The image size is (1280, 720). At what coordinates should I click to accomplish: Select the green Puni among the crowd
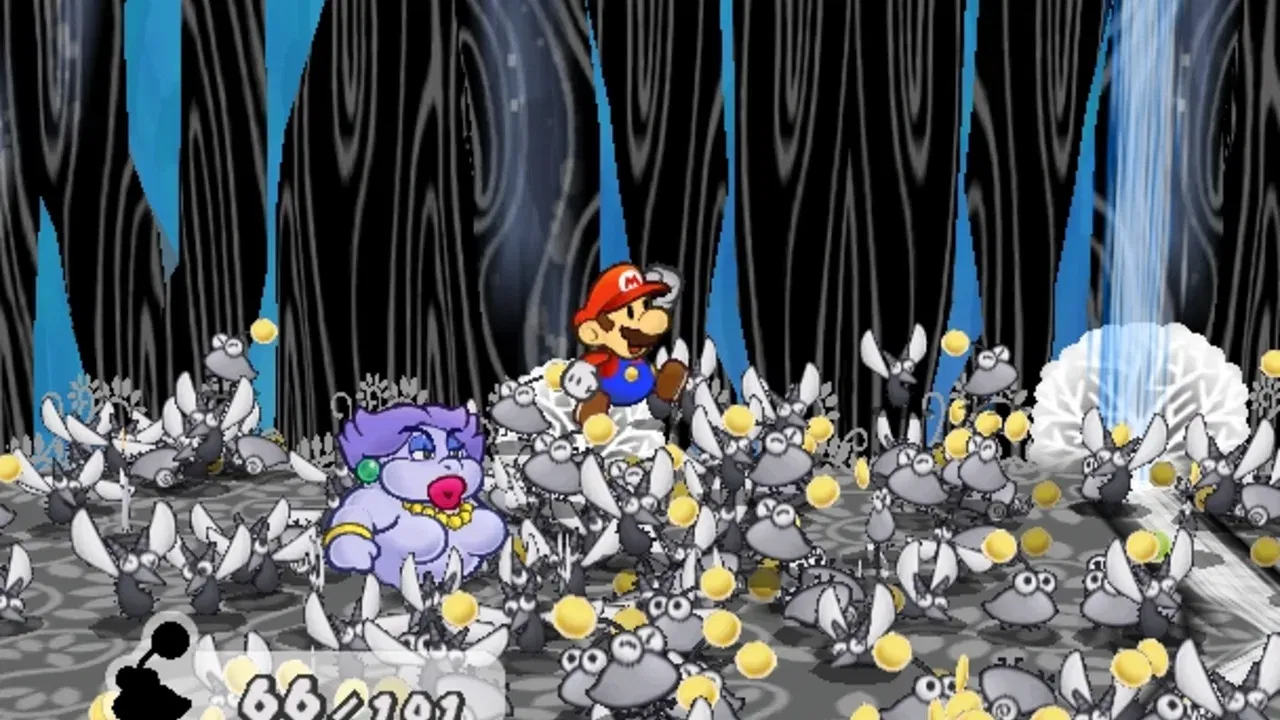coord(1161,545)
